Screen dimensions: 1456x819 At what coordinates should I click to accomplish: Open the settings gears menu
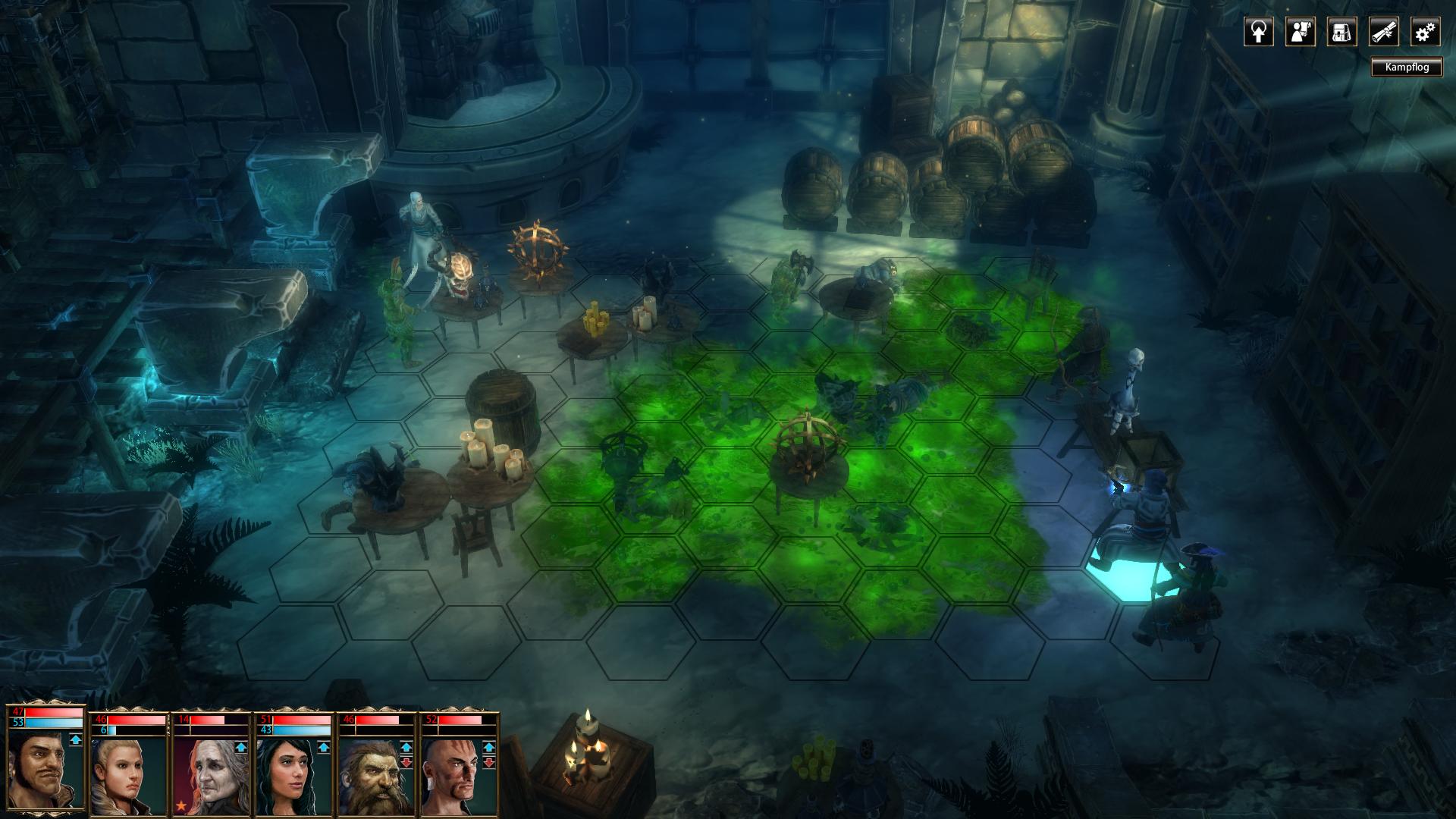click(1425, 32)
